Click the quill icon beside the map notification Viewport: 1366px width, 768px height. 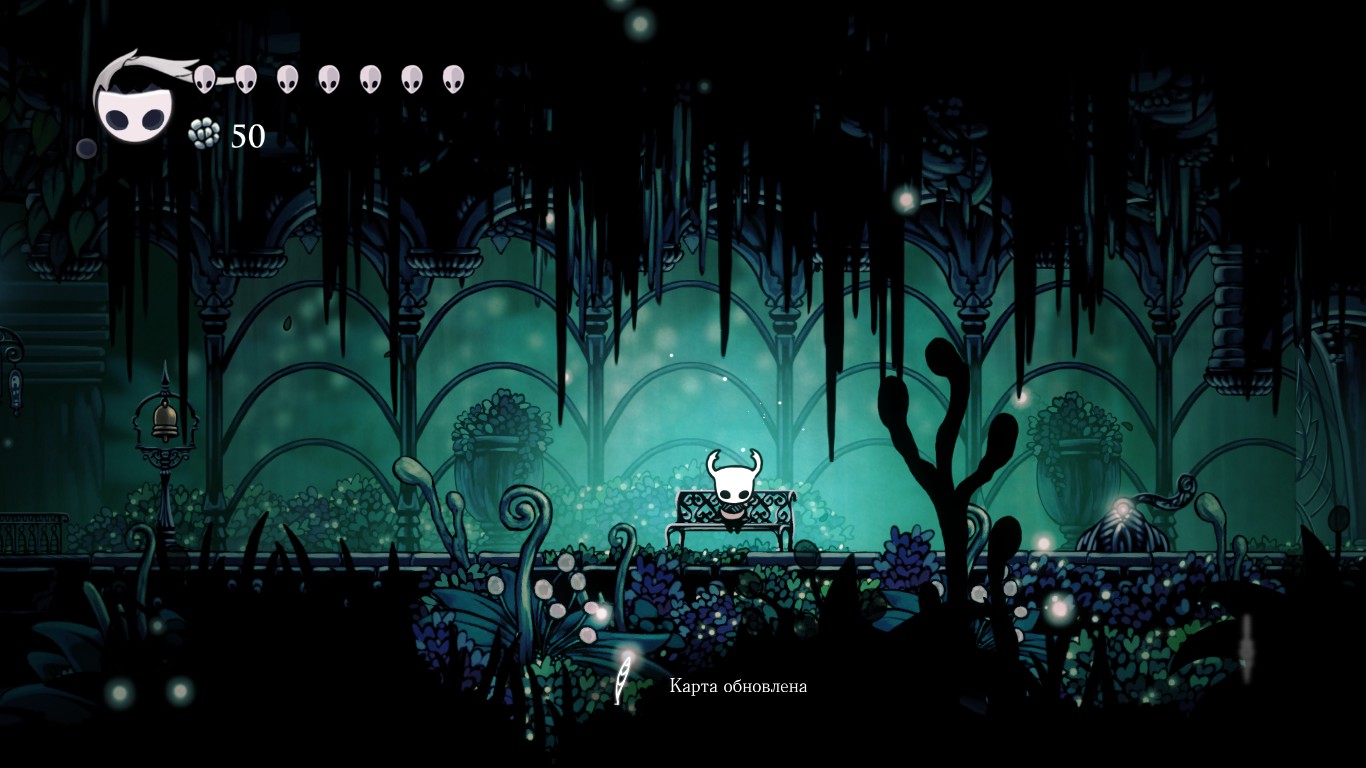coord(625,678)
